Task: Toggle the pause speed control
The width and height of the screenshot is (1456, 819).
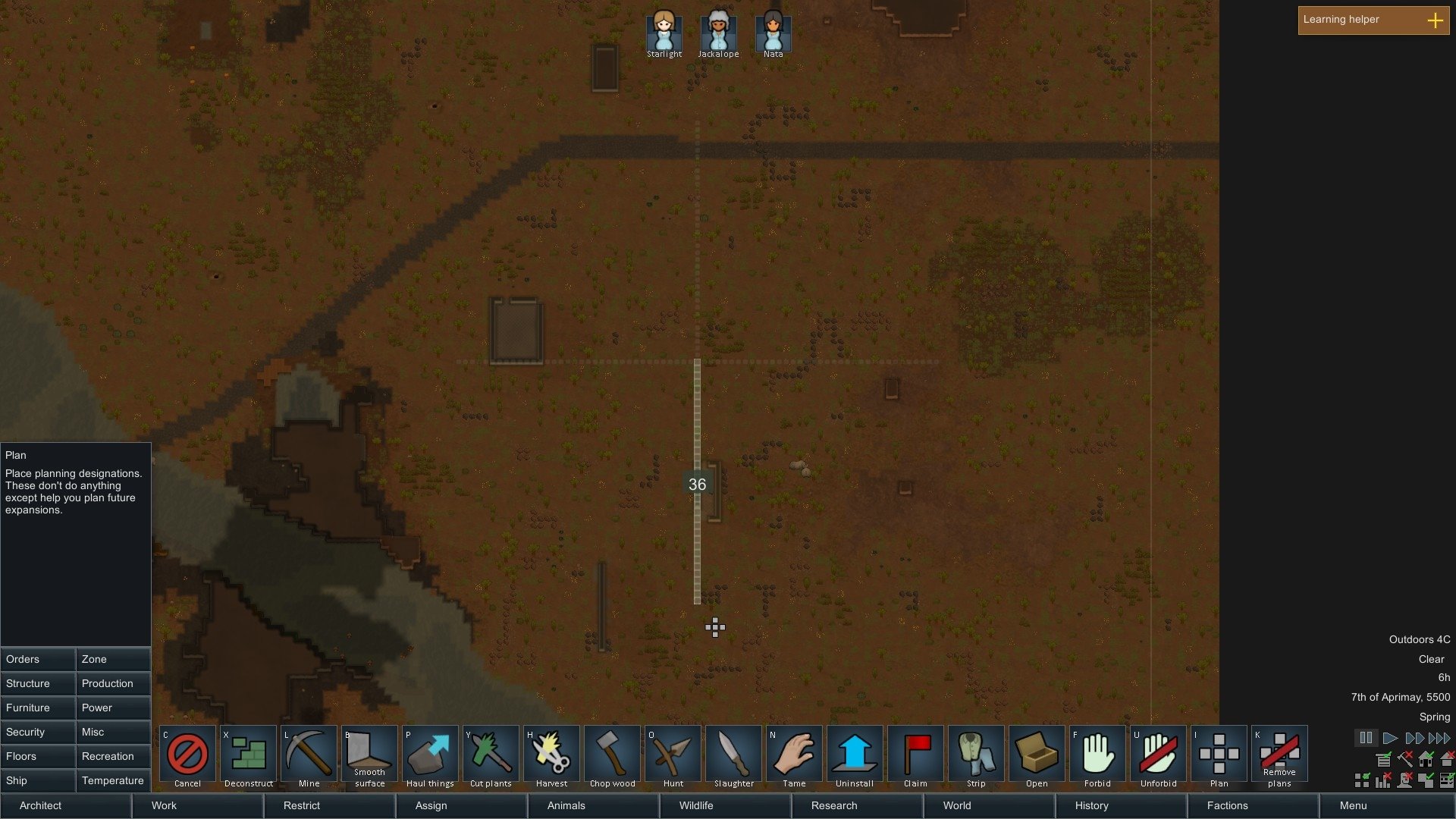Action: pyautogui.click(x=1366, y=738)
